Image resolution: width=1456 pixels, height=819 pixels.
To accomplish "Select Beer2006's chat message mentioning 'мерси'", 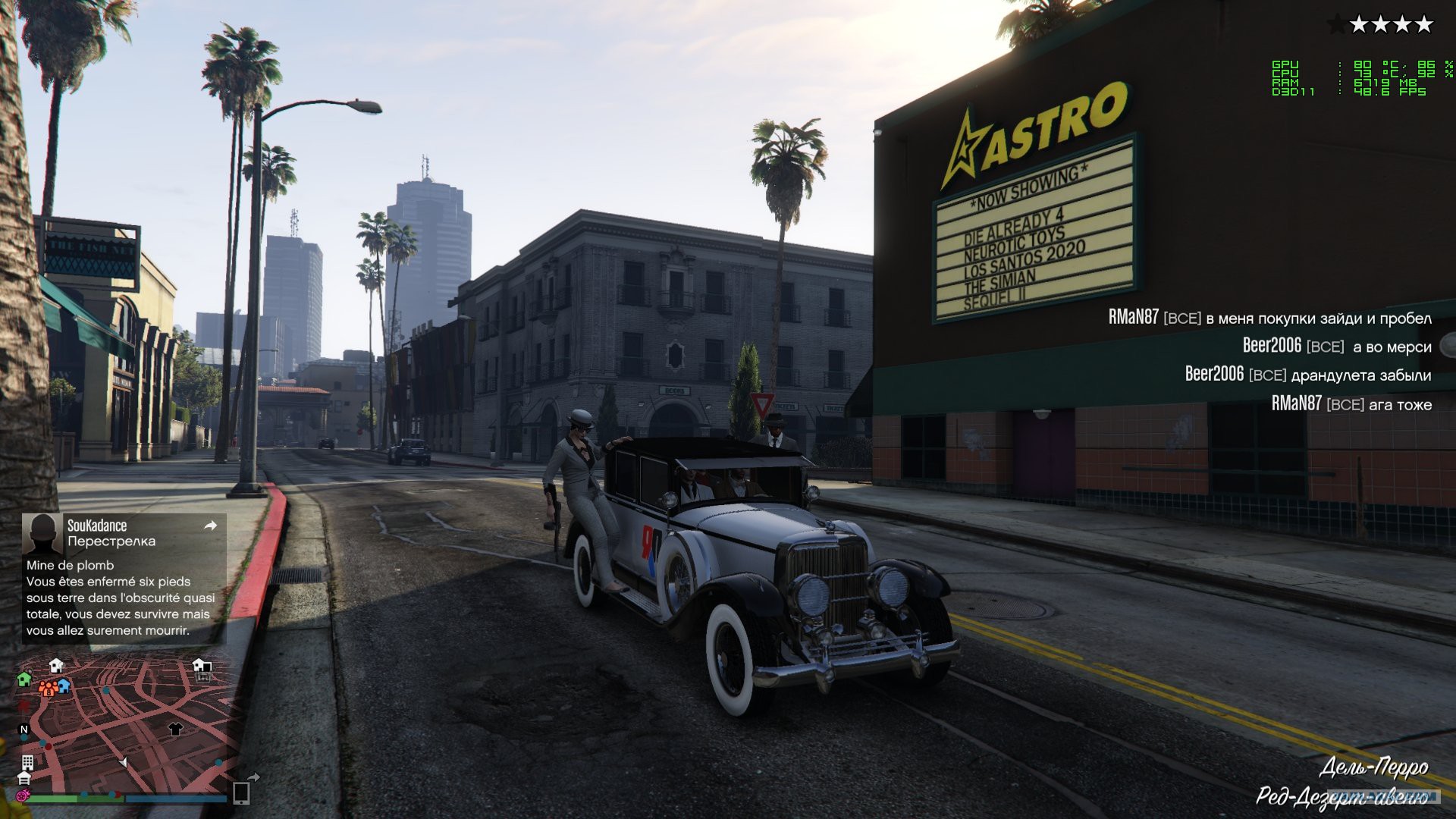I will (x=1336, y=347).
